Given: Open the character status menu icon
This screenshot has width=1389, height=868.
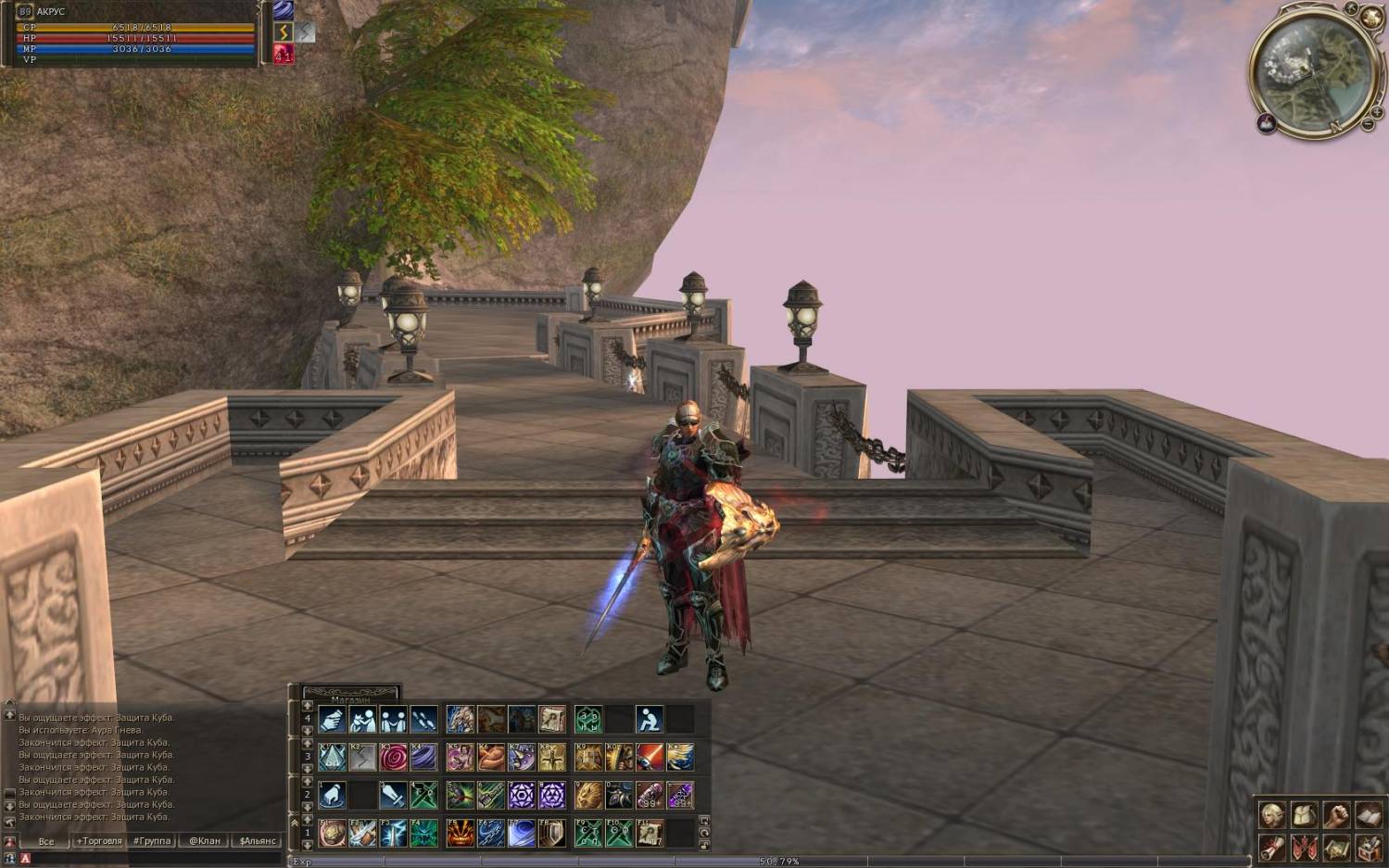Looking at the screenshot, I should click(x=1272, y=815).
